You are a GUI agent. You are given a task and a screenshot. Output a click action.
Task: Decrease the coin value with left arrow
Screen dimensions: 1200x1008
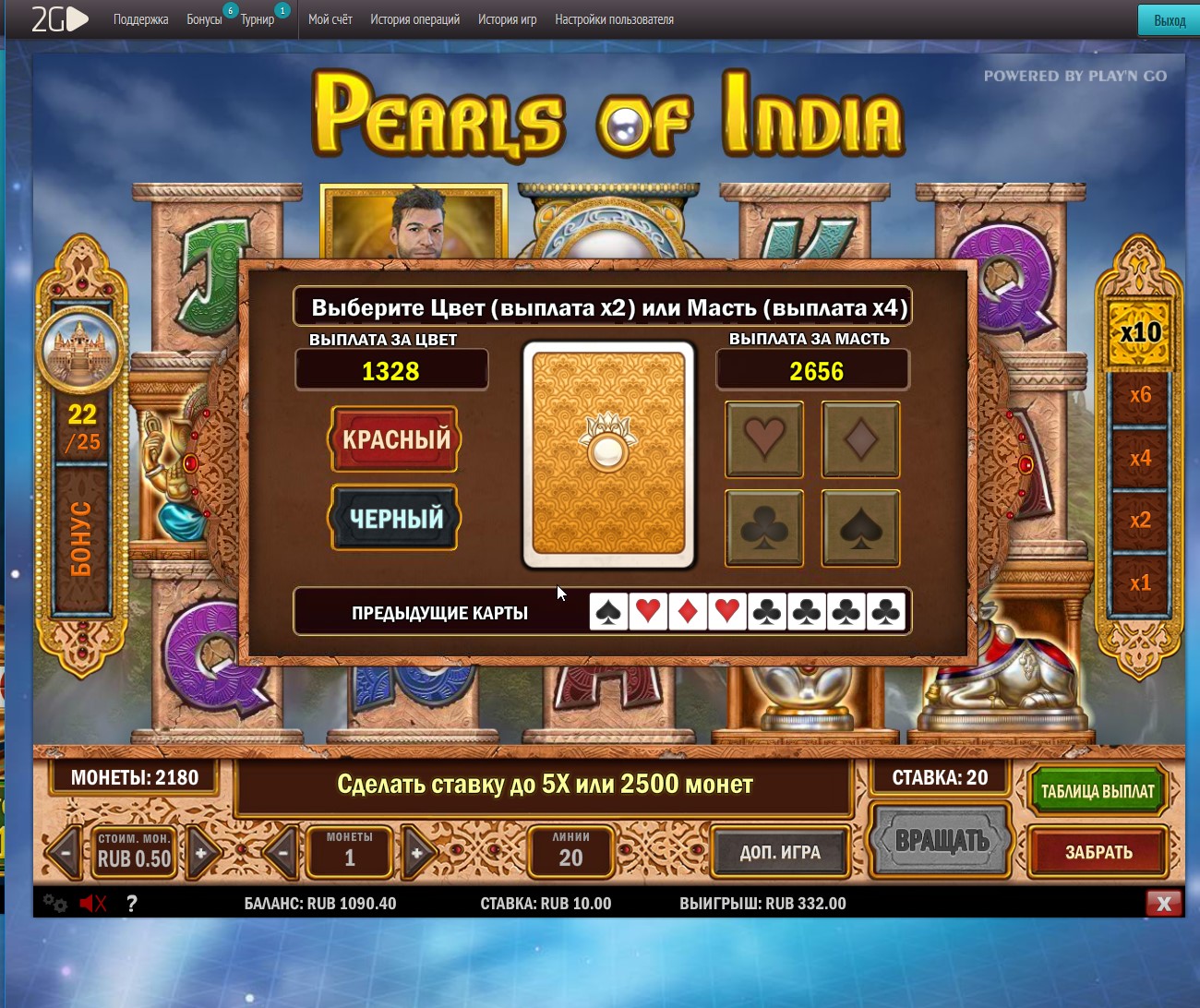[x=65, y=853]
